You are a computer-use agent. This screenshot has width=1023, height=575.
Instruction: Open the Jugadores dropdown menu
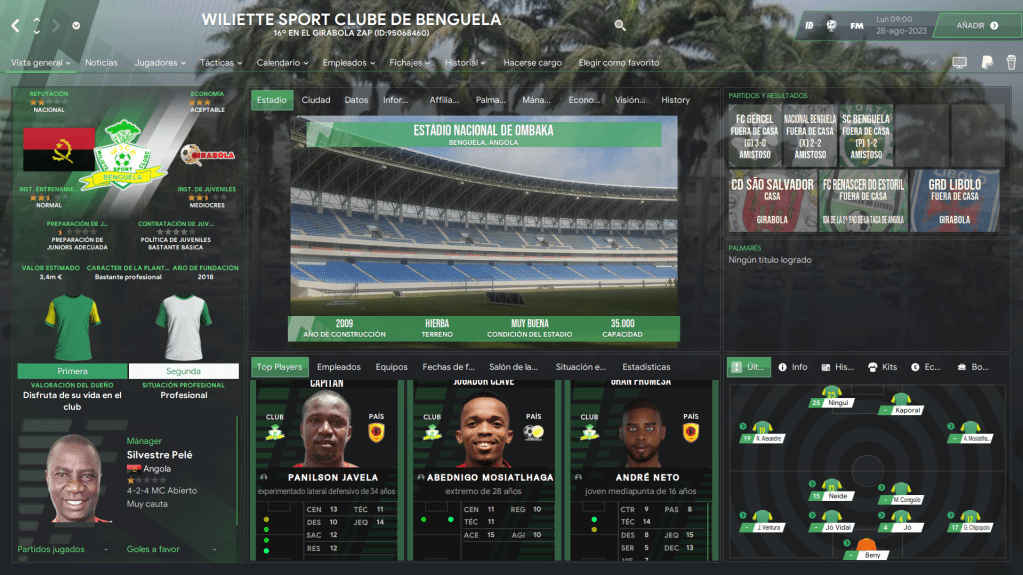tap(160, 63)
